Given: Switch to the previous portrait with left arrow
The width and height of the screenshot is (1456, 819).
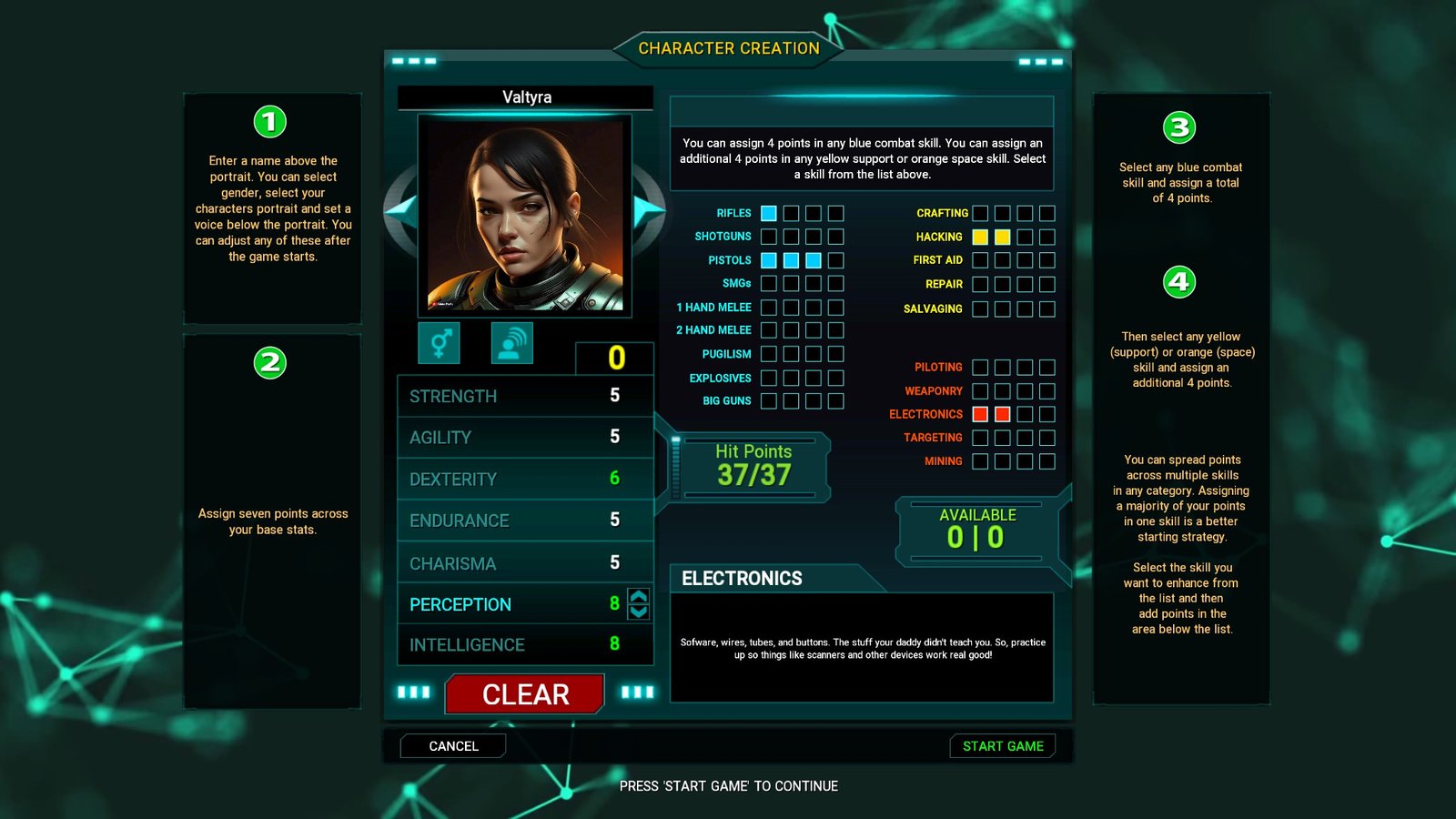Looking at the screenshot, I should (402, 210).
